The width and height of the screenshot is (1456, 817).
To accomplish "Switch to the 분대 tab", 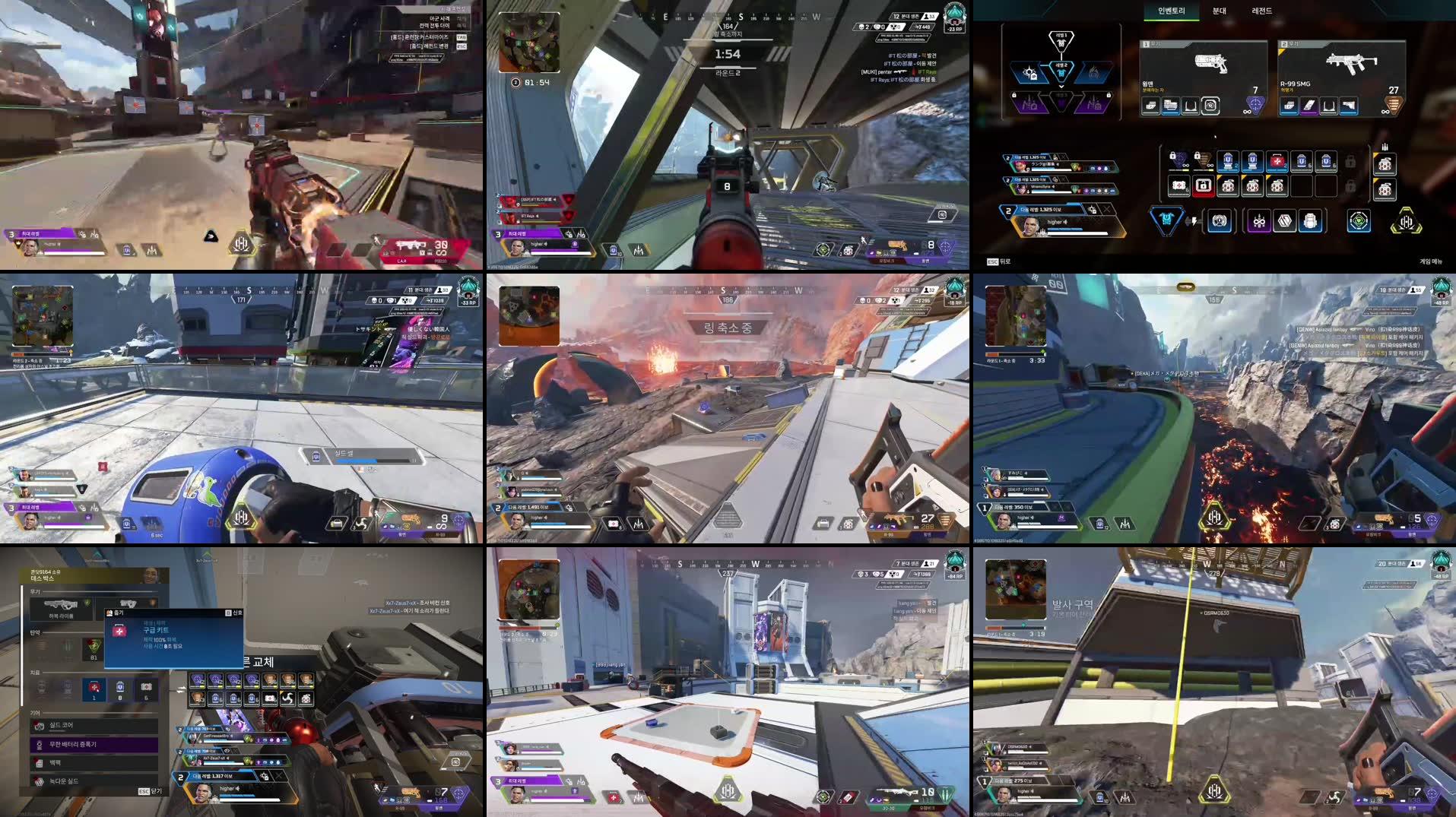I will (1220, 11).
